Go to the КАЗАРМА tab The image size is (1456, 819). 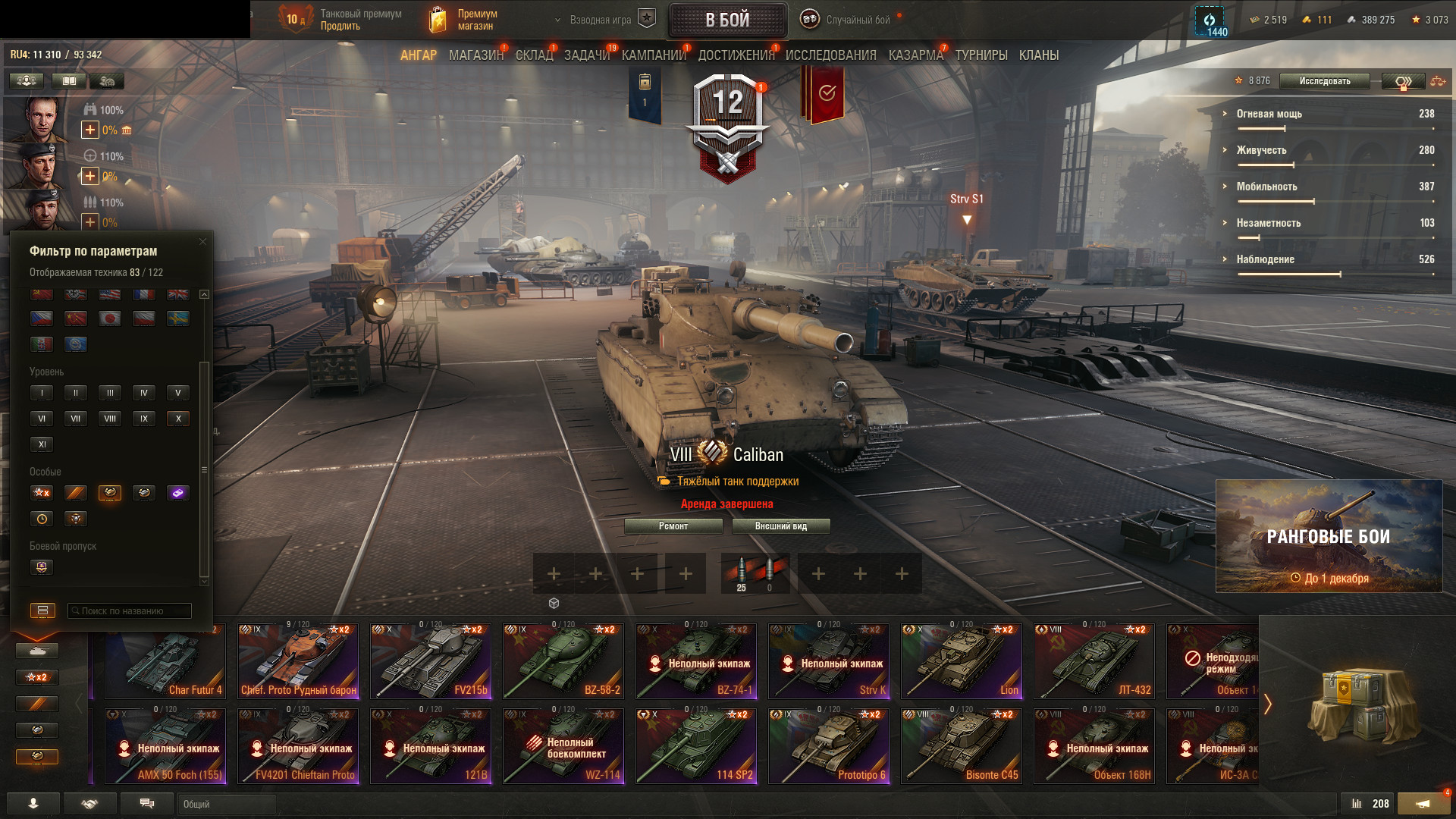[915, 55]
